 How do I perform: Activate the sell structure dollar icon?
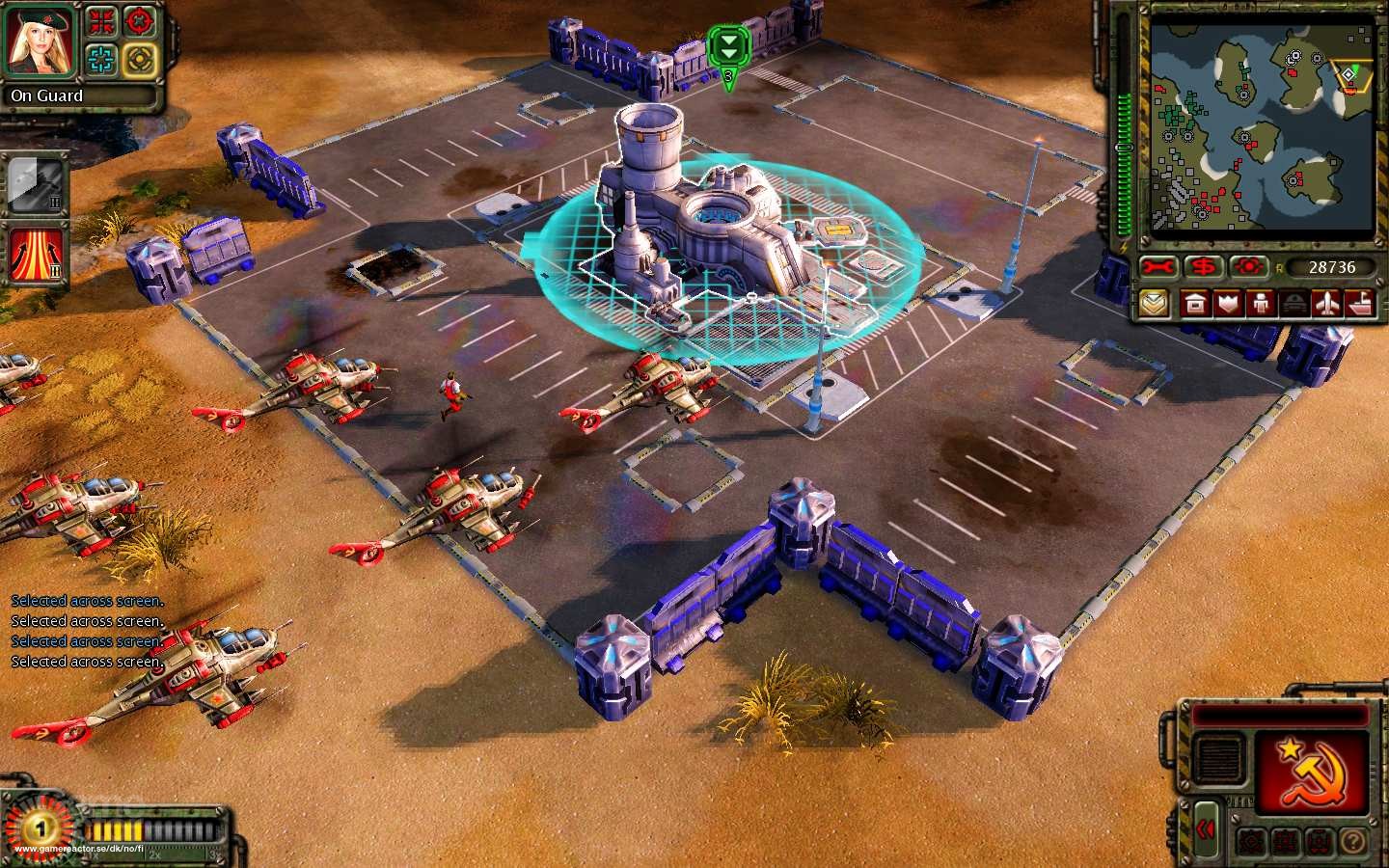[1203, 266]
